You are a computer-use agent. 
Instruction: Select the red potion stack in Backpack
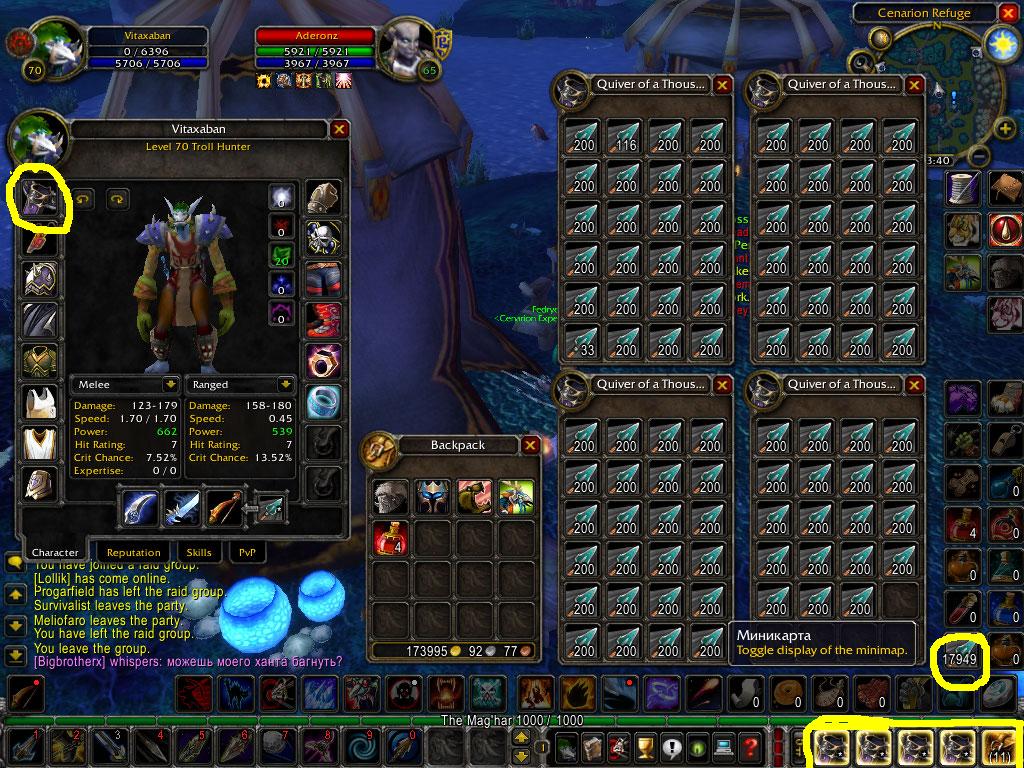(x=389, y=538)
